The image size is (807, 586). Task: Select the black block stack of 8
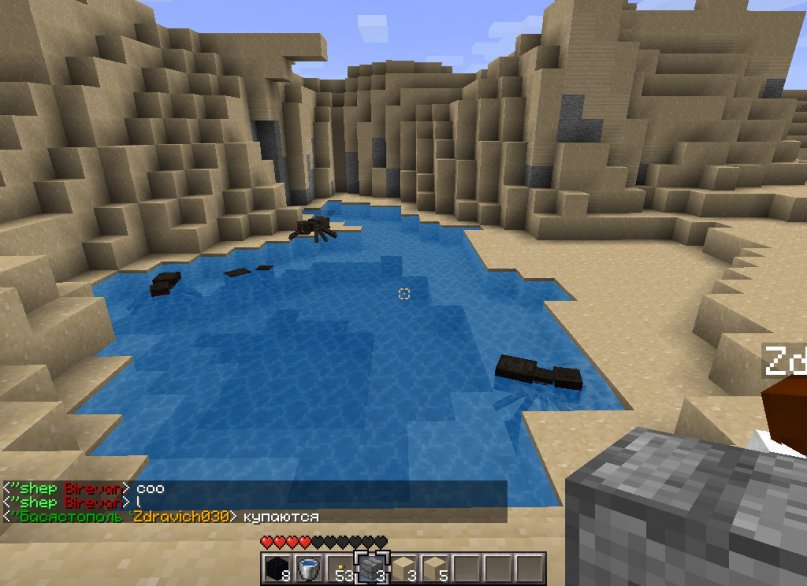coord(277,569)
